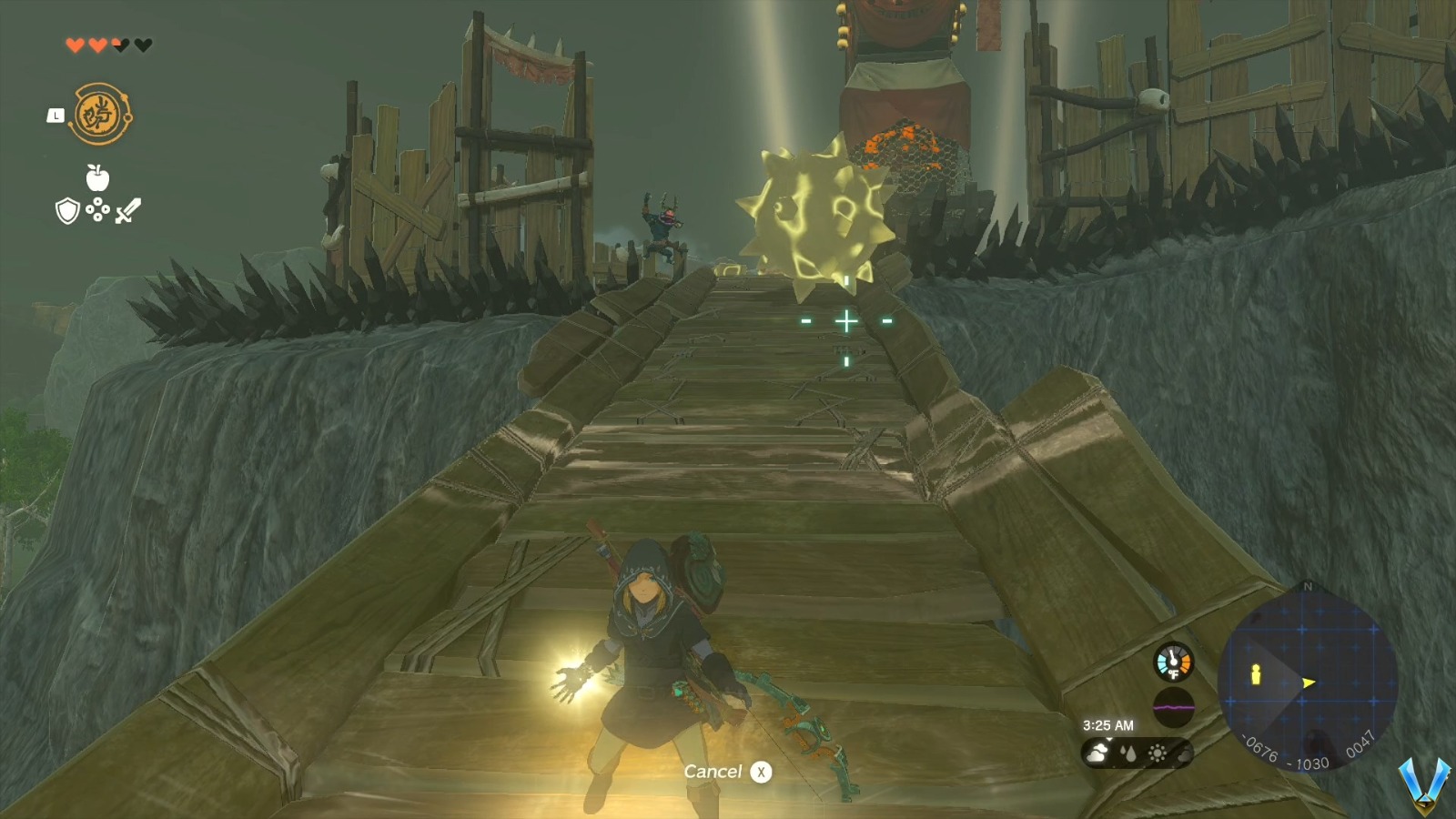Click the purple noise level meter
Viewport: 1456px width, 819px height.
(x=1171, y=704)
